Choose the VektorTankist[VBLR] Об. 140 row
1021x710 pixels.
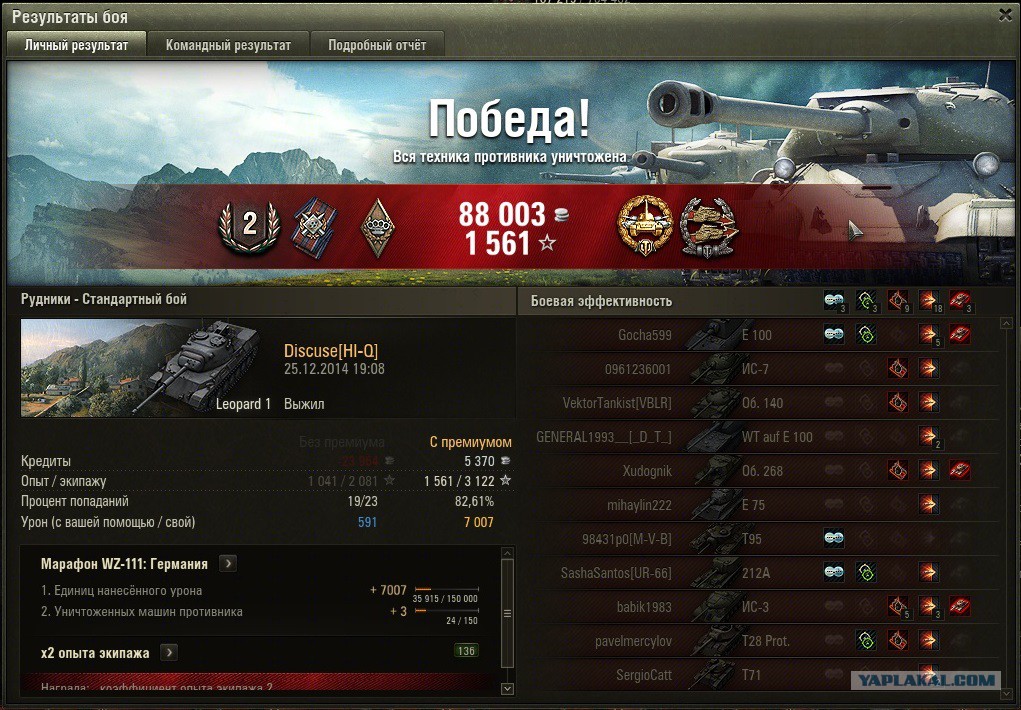[760, 403]
